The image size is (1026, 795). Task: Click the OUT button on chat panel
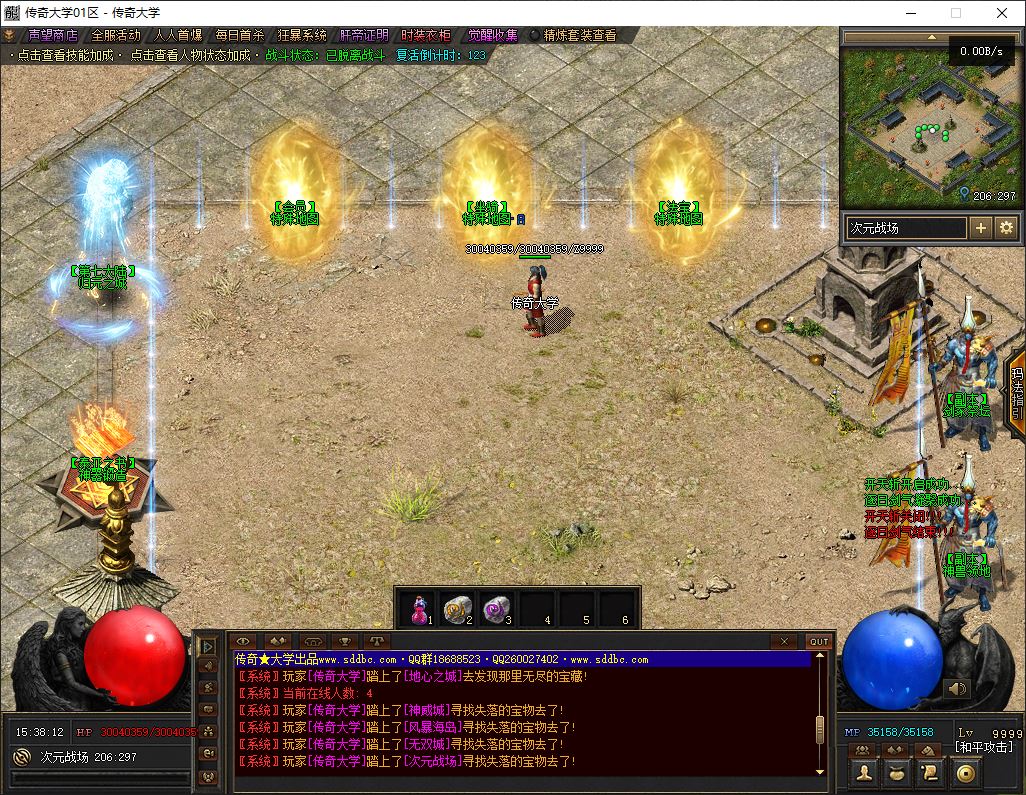pyautogui.click(x=819, y=641)
